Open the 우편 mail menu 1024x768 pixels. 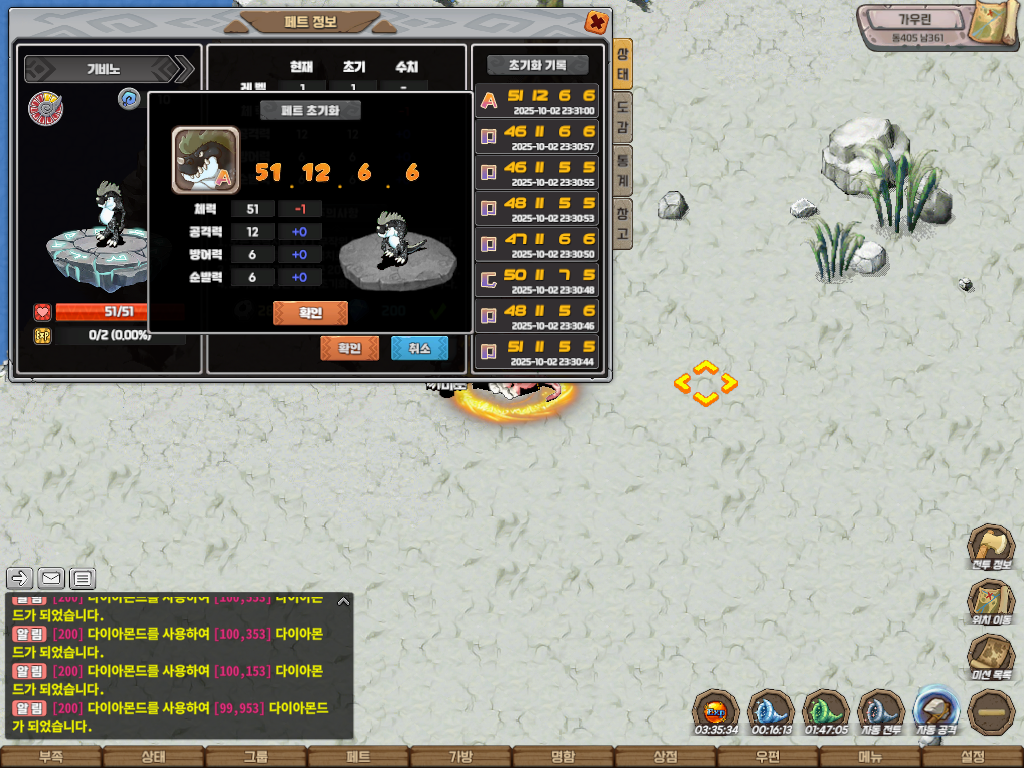[x=767, y=757]
